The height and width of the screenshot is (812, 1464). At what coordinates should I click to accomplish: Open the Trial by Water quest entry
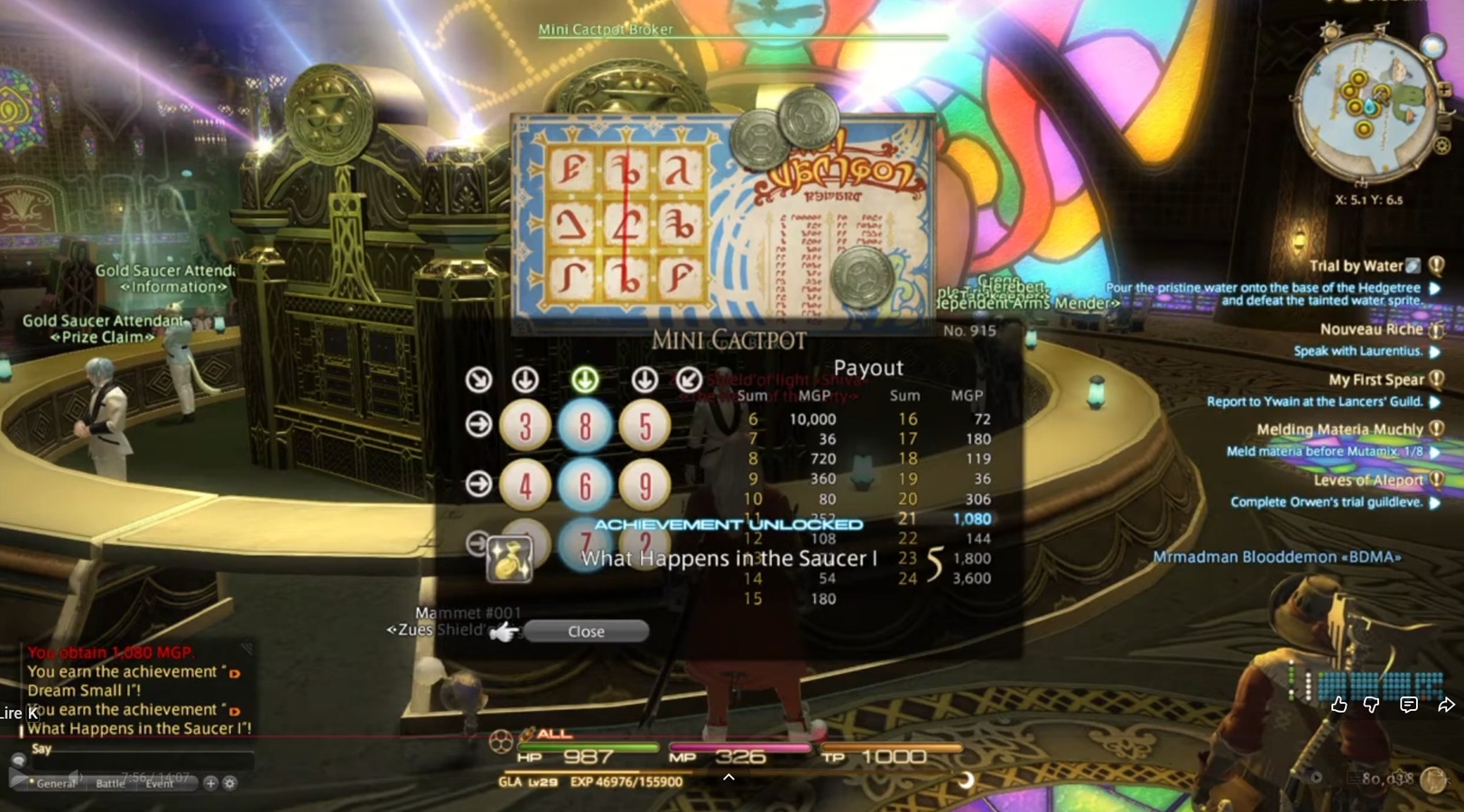click(x=1355, y=265)
